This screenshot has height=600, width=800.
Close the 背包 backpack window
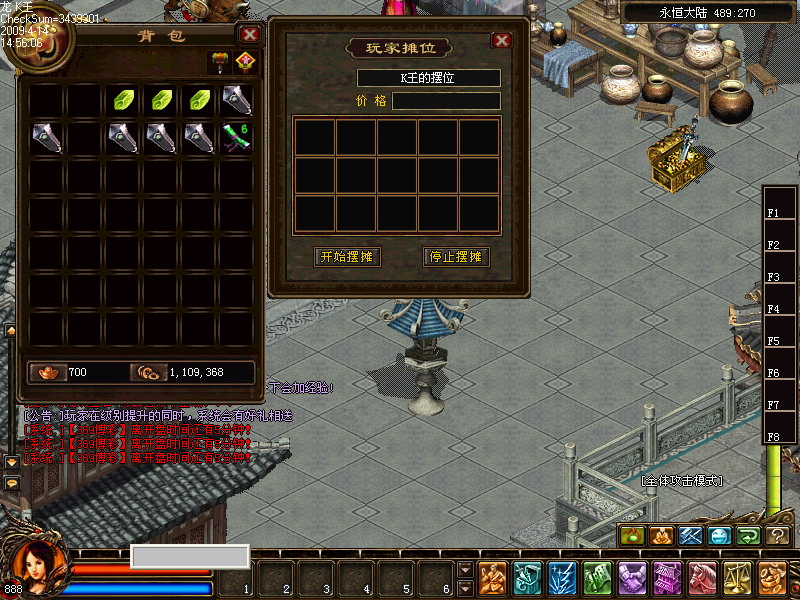(250, 34)
